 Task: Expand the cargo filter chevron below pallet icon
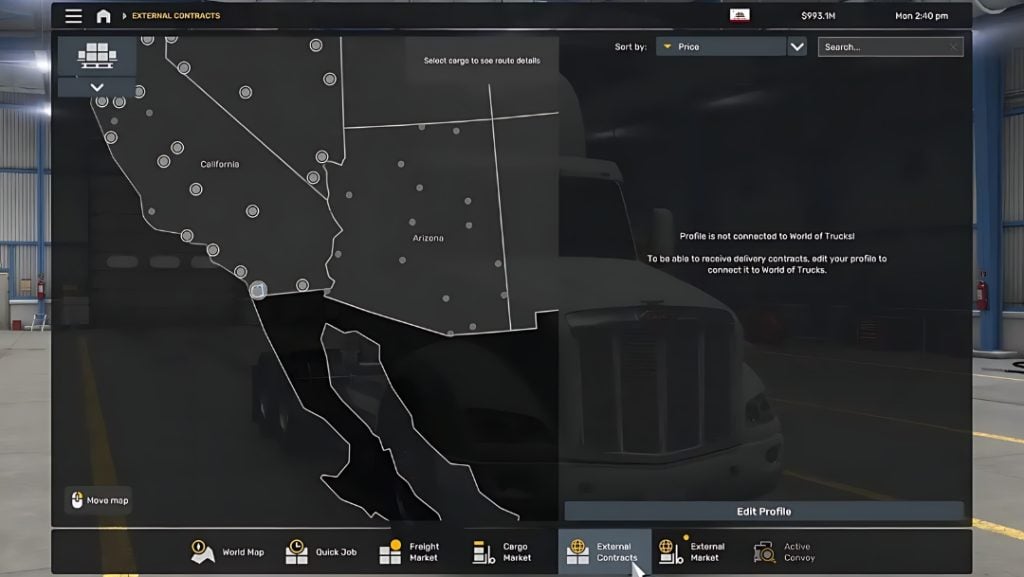click(97, 87)
